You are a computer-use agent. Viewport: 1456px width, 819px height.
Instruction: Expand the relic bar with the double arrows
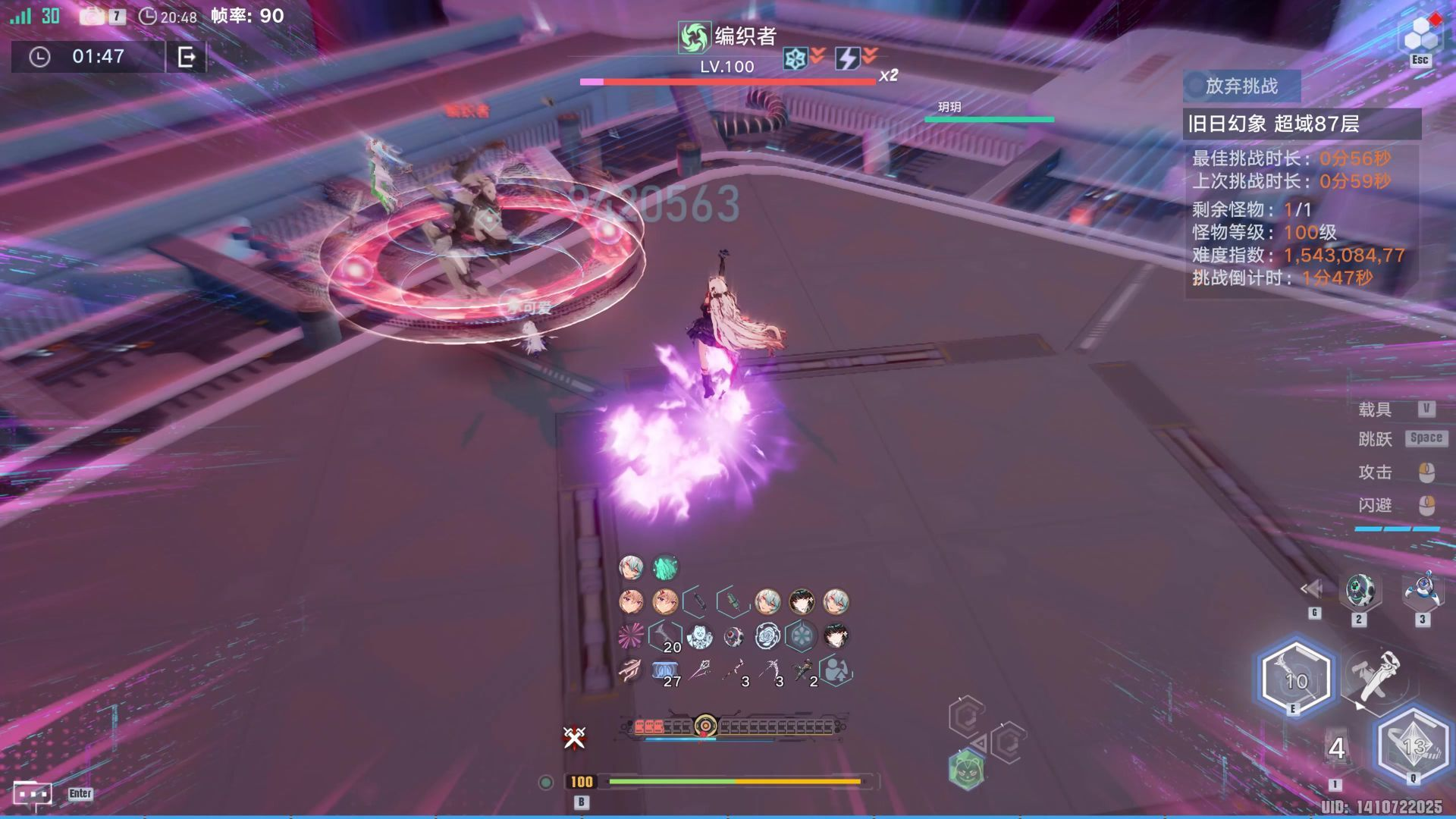click(x=1311, y=588)
